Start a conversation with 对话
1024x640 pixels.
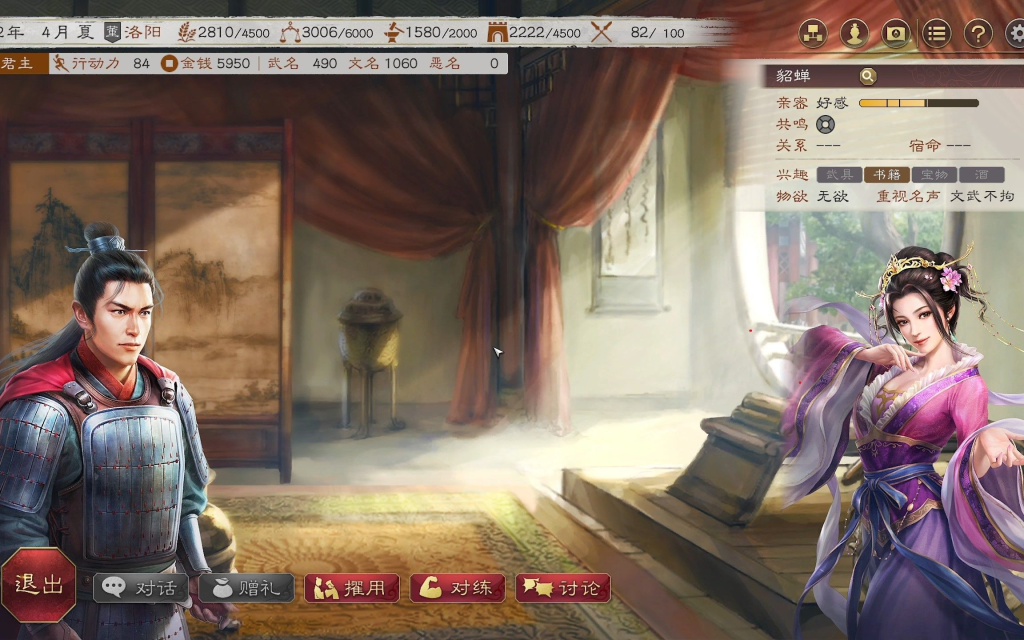pos(142,588)
